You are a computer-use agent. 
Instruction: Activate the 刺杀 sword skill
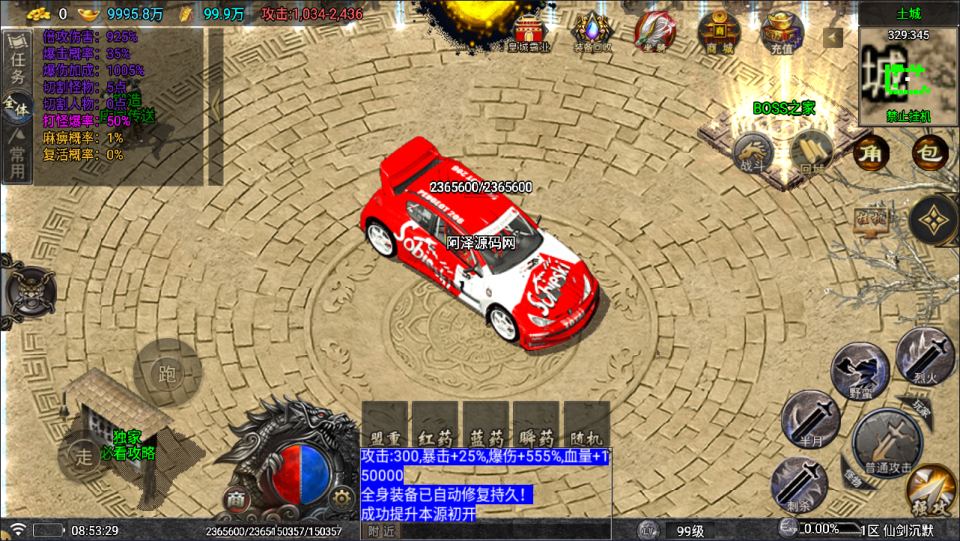coord(797,483)
